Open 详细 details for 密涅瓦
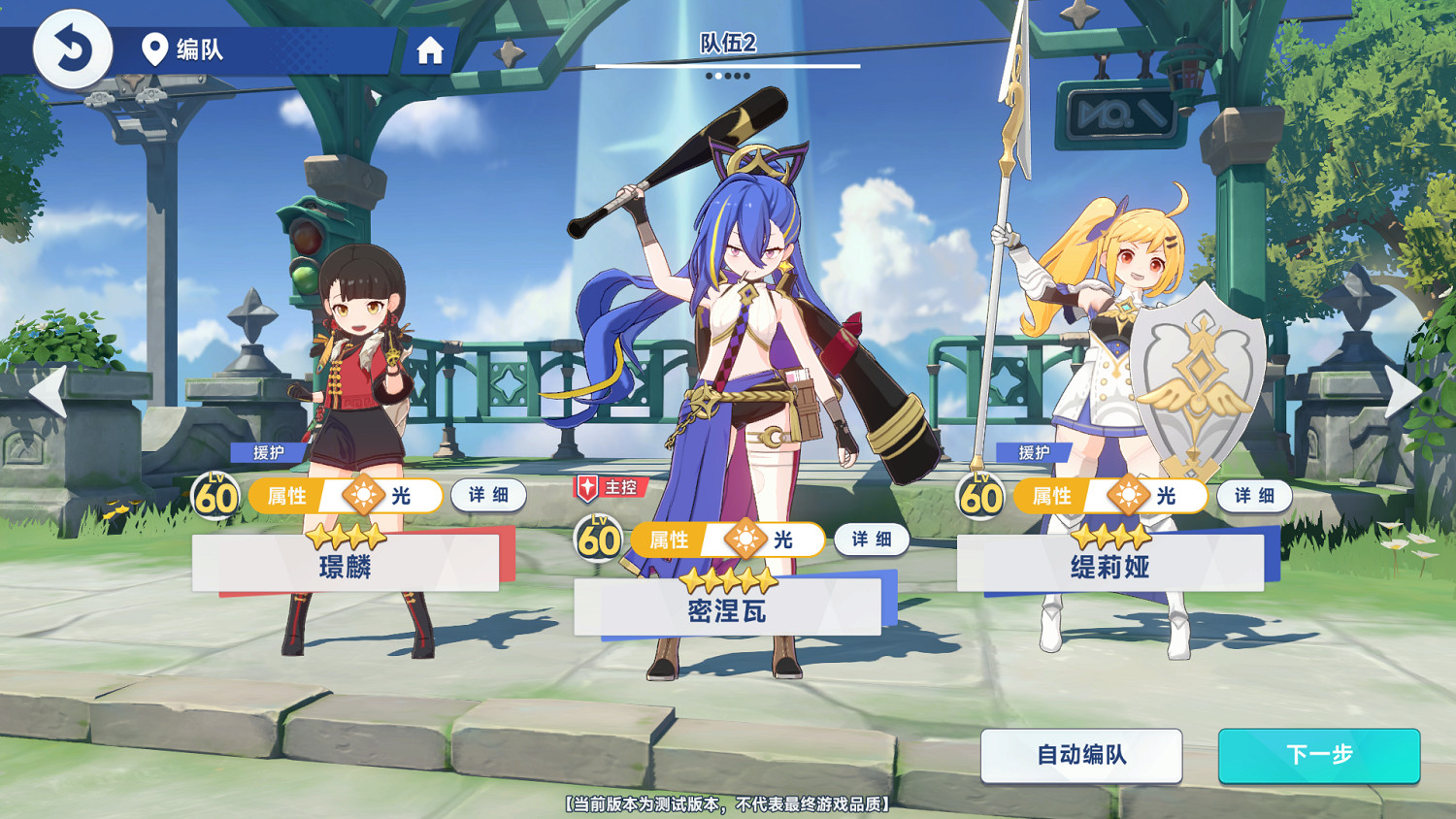The image size is (1456, 819). point(871,539)
